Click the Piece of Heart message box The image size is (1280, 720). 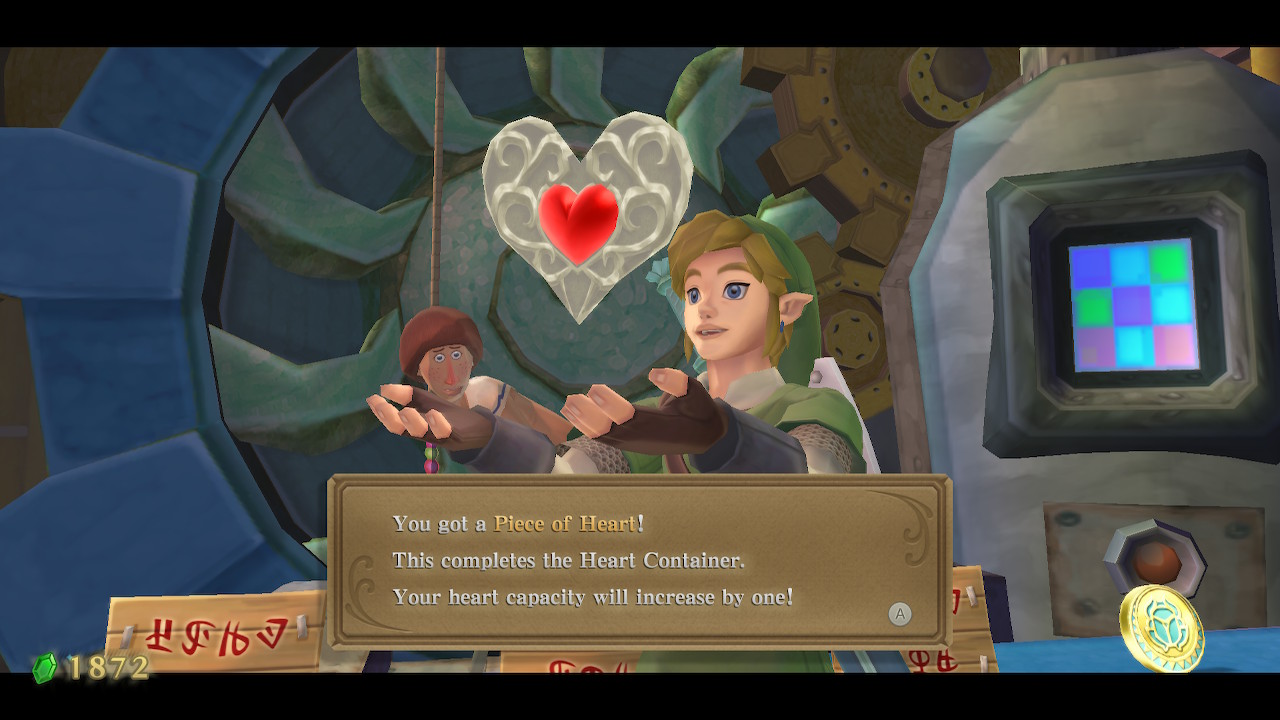pos(639,561)
